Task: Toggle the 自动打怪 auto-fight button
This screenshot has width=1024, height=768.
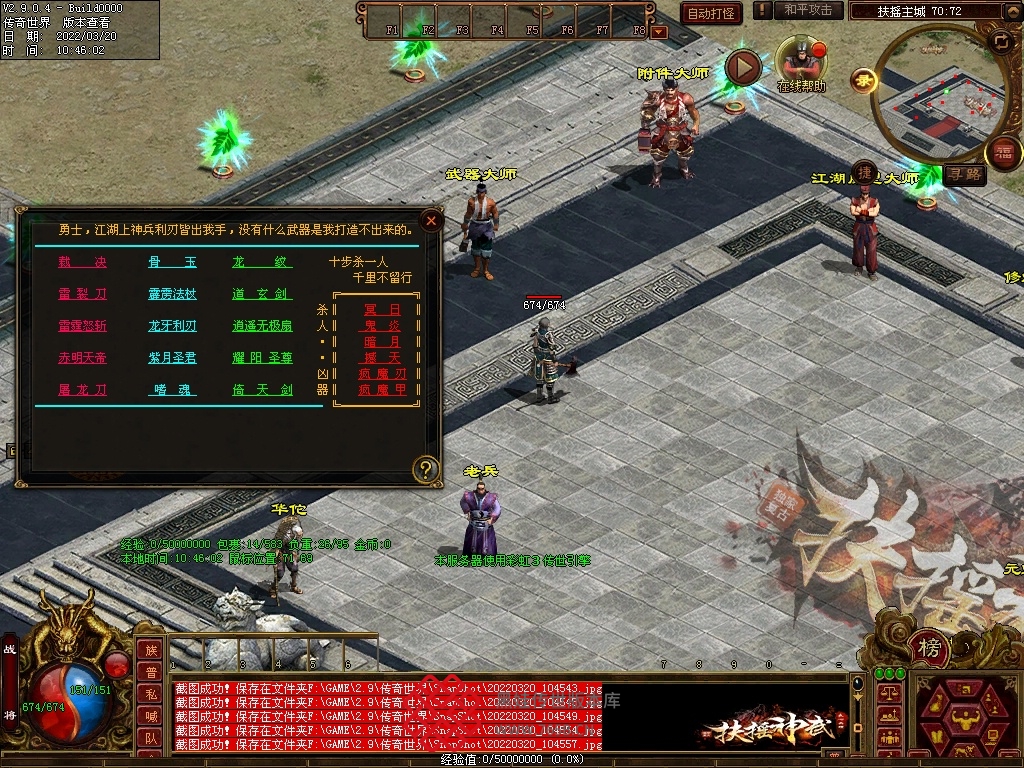Action: [711, 13]
